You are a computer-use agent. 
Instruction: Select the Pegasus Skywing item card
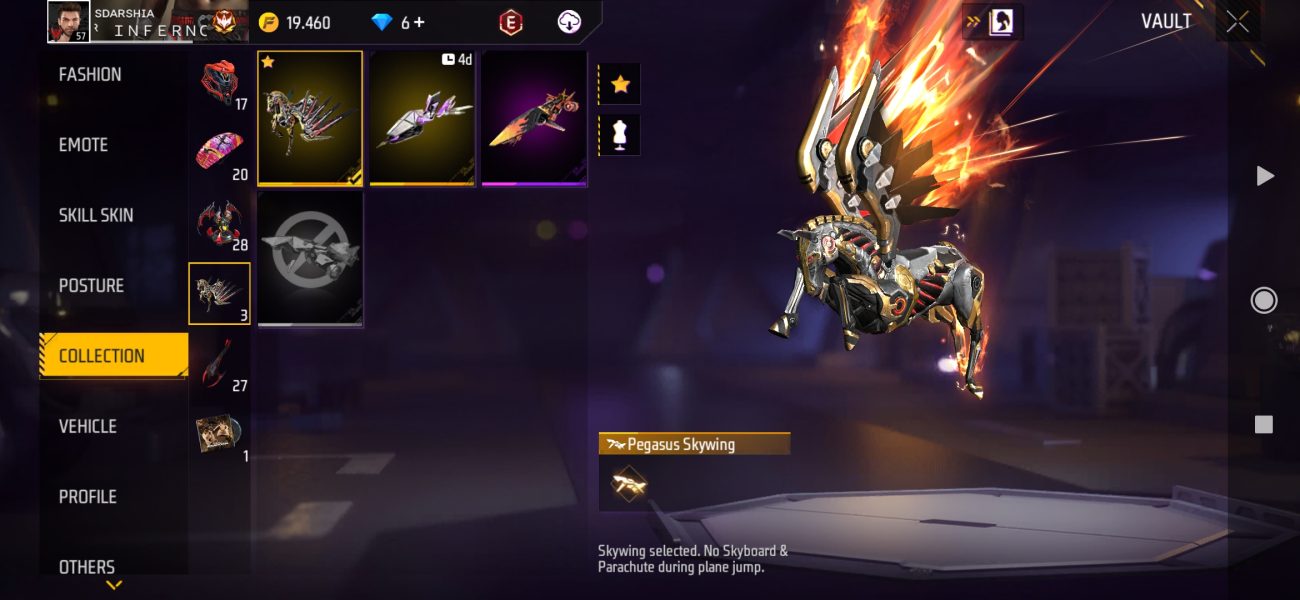click(310, 118)
